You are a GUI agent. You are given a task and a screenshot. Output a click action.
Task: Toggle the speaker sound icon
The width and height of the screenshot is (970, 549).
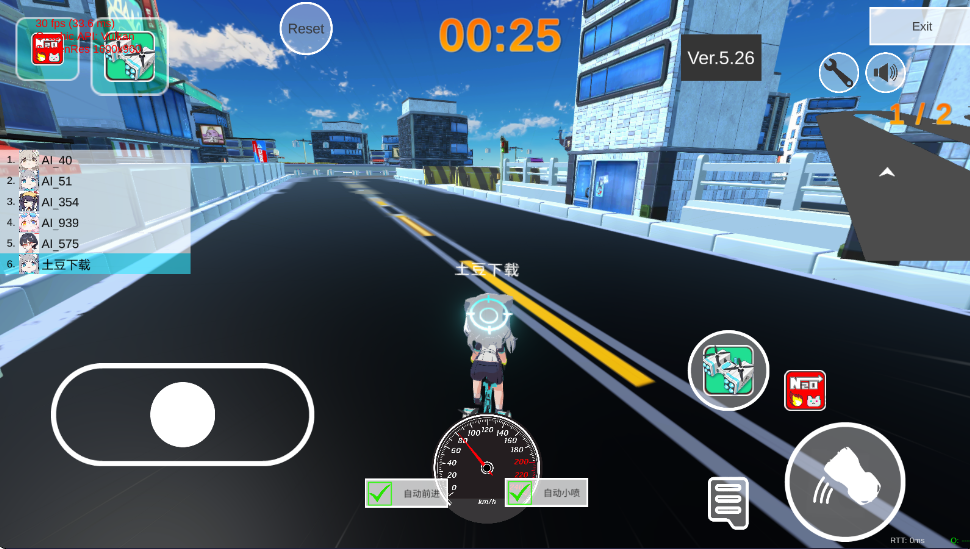click(x=885, y=72)
